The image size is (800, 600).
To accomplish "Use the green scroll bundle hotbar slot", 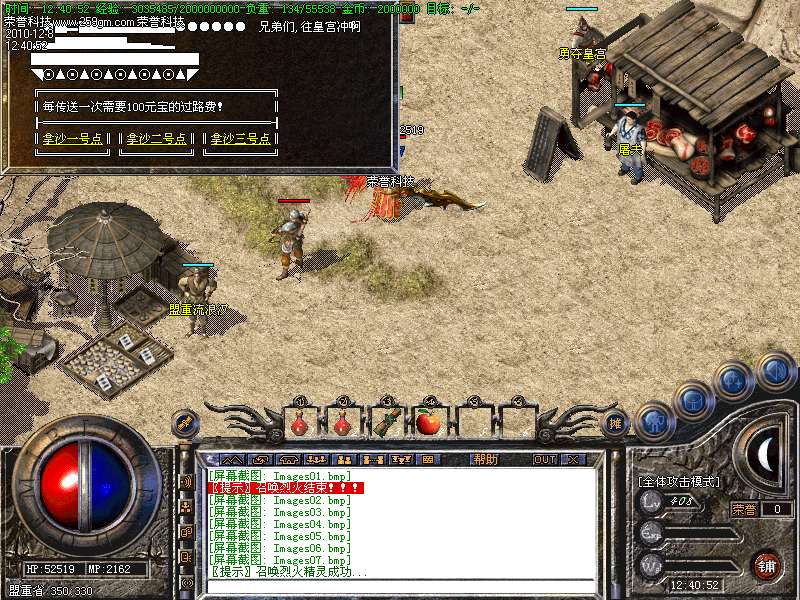I will click(385, 423).
